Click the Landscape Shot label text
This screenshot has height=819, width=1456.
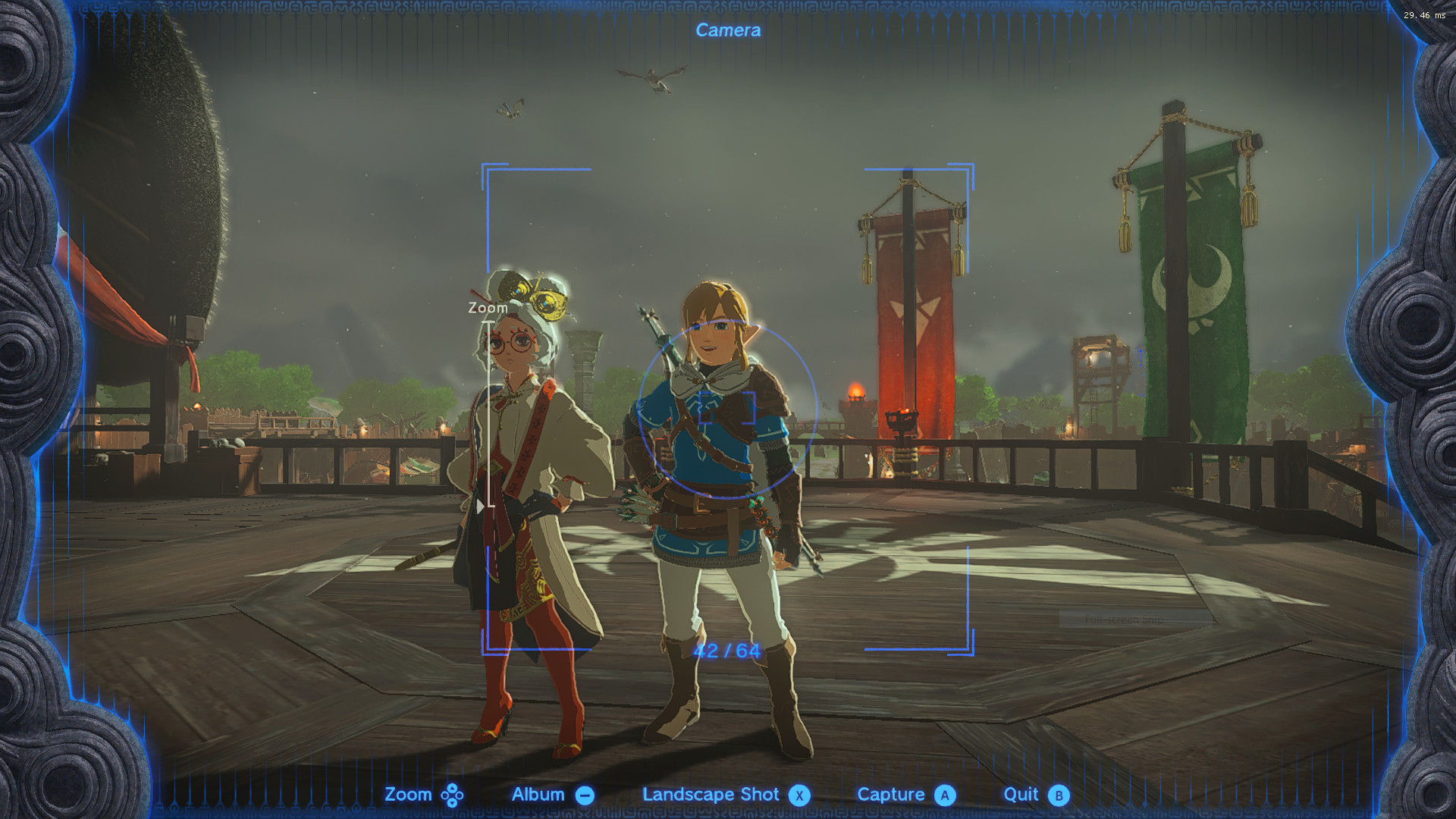[710, 795]
